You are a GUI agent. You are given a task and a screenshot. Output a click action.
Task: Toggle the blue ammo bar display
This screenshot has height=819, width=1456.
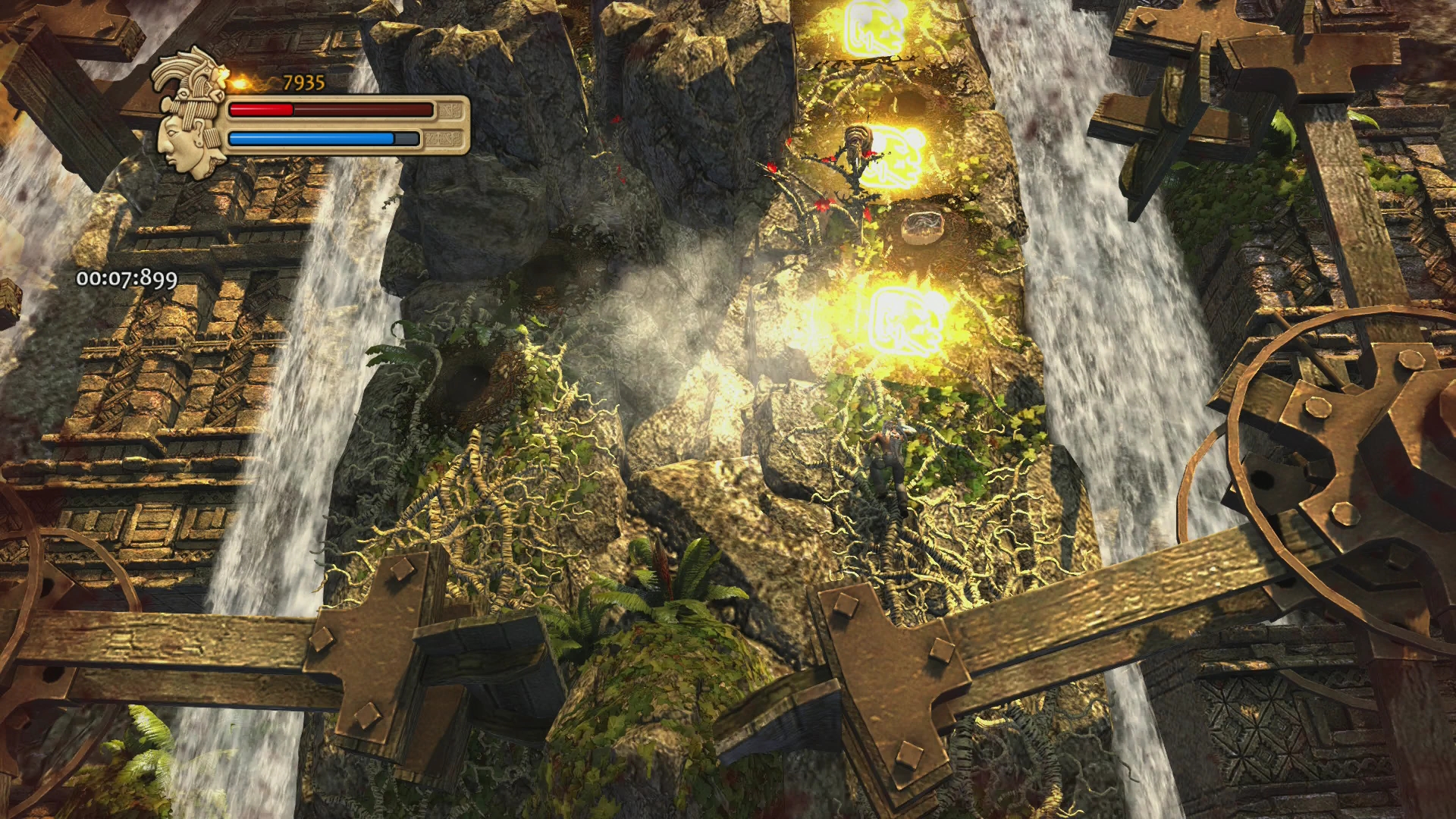pos(322,139)
